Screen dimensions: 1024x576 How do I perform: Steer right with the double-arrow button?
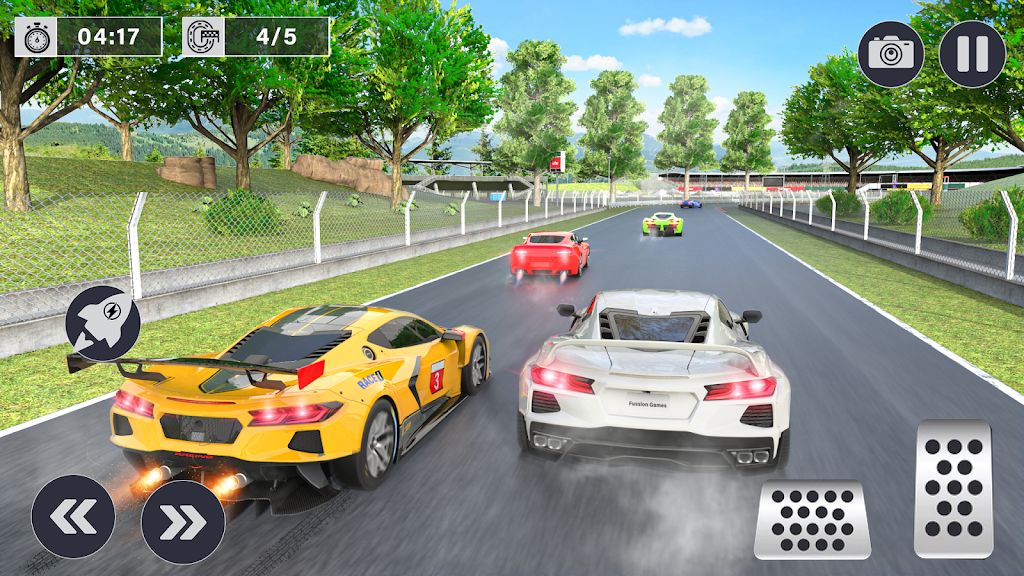click(x=182, y=522)
